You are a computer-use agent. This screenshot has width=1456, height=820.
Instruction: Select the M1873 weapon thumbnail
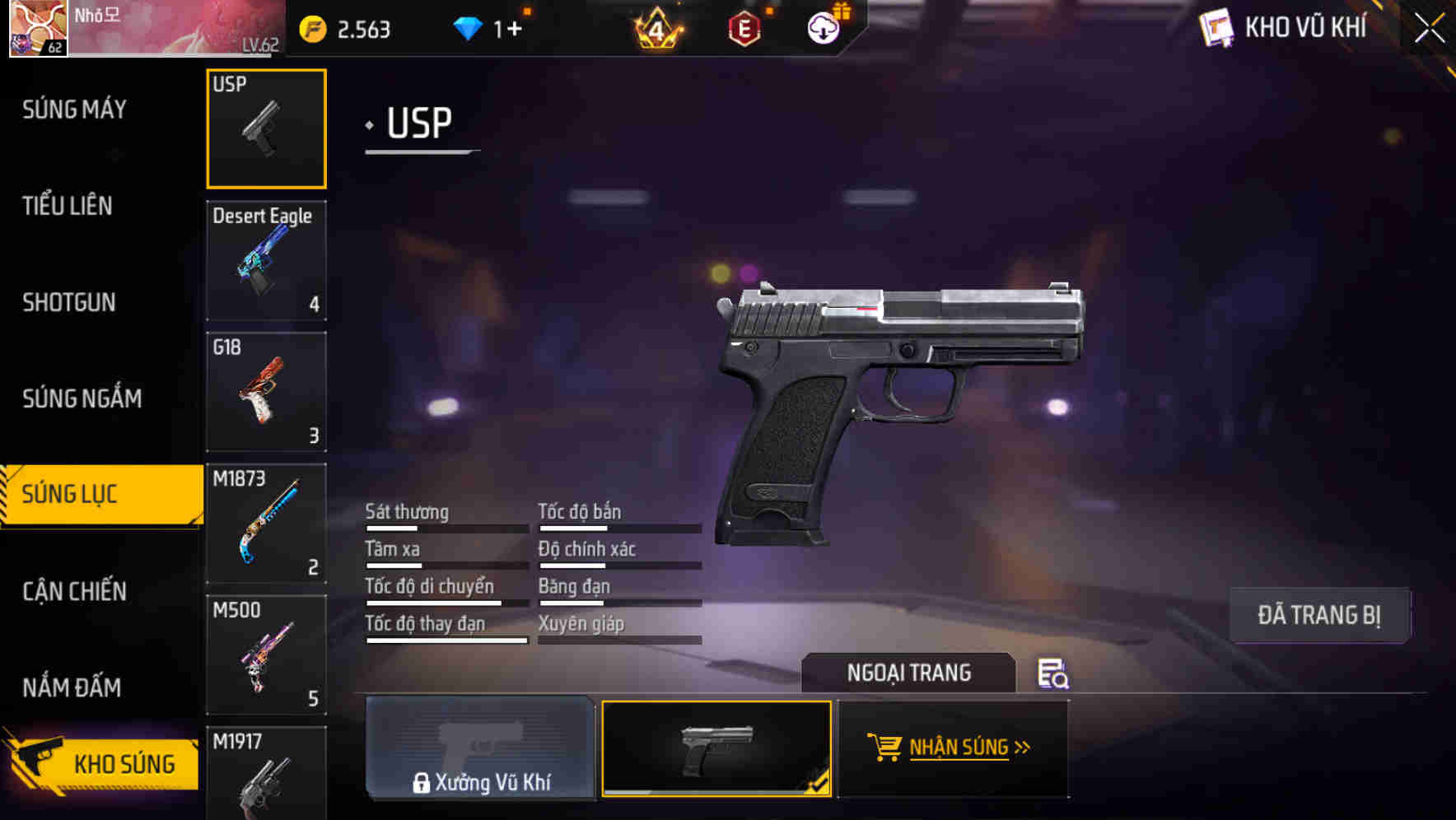[x=266, y=524]
